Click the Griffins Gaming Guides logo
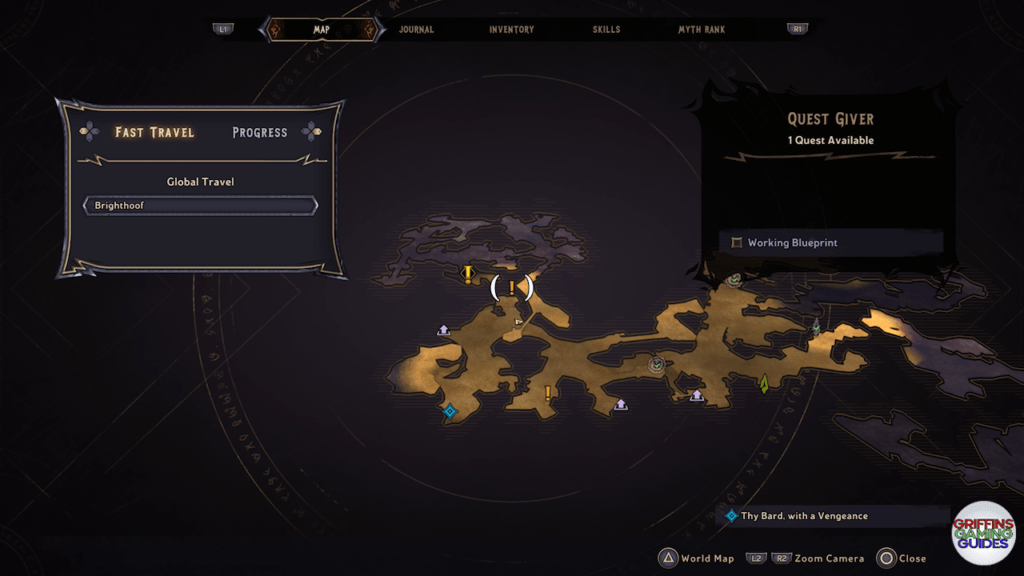Screen dimensions: 1024x576 [983, 533]
